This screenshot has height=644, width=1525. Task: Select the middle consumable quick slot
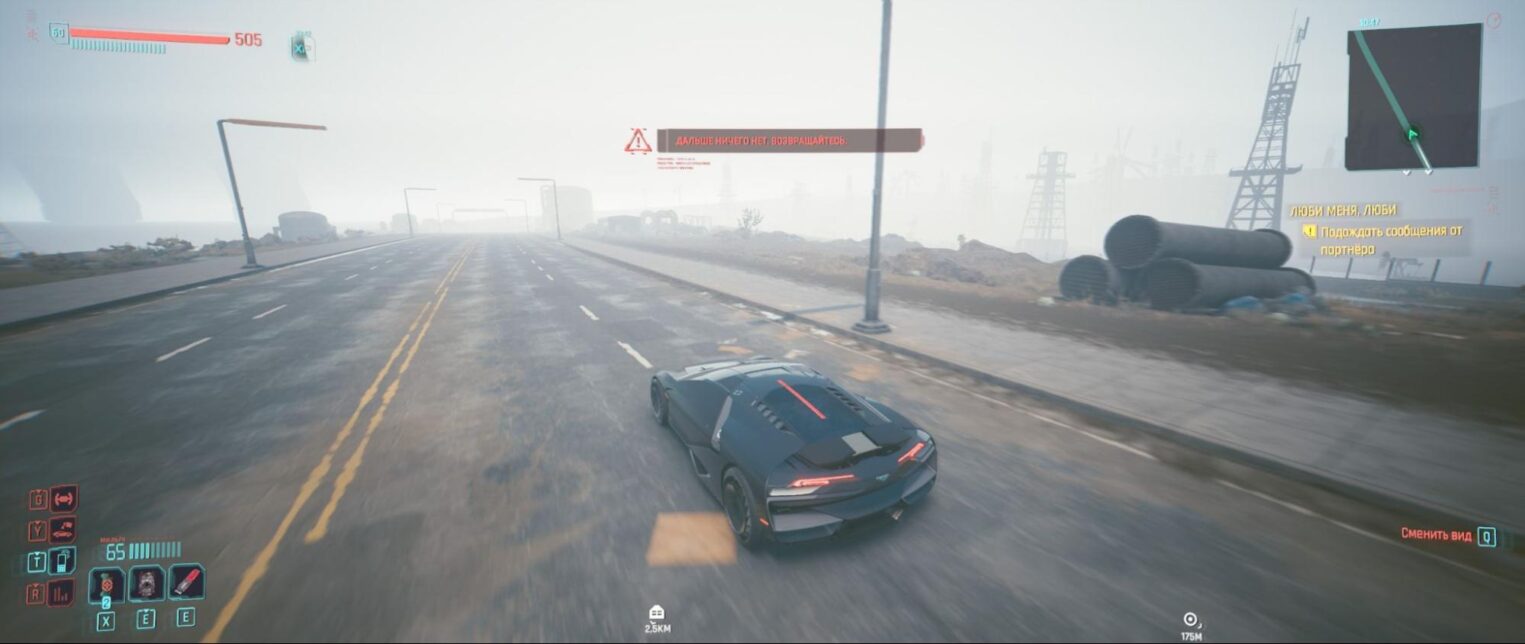click(146, 584)
